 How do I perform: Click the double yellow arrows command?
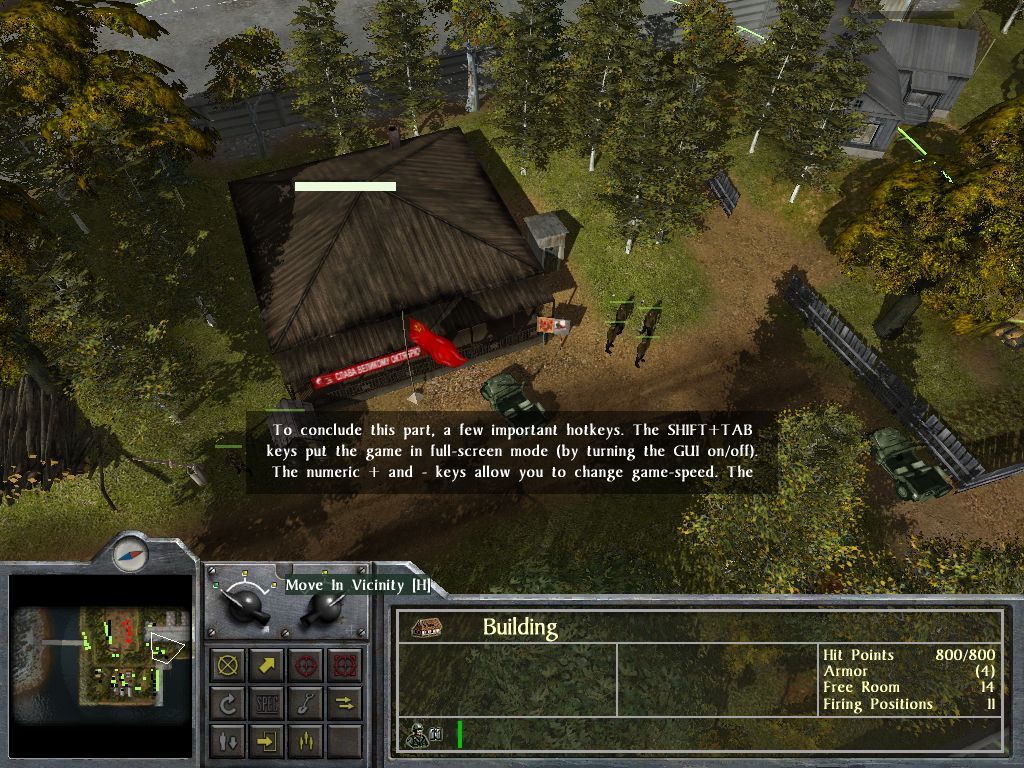click(x=344, y=703)
